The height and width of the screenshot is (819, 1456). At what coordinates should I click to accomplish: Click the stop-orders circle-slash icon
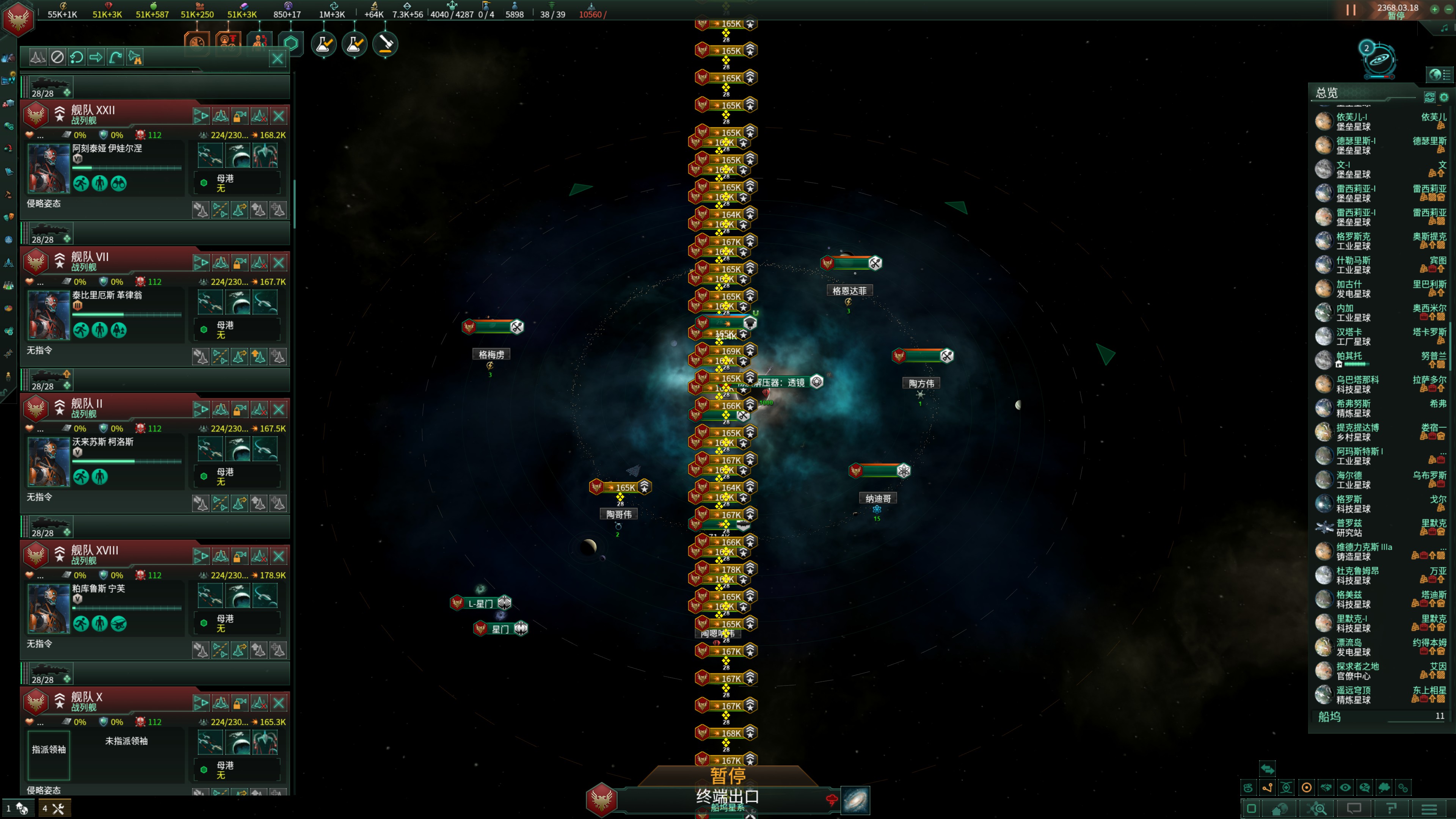click(57, 57)
